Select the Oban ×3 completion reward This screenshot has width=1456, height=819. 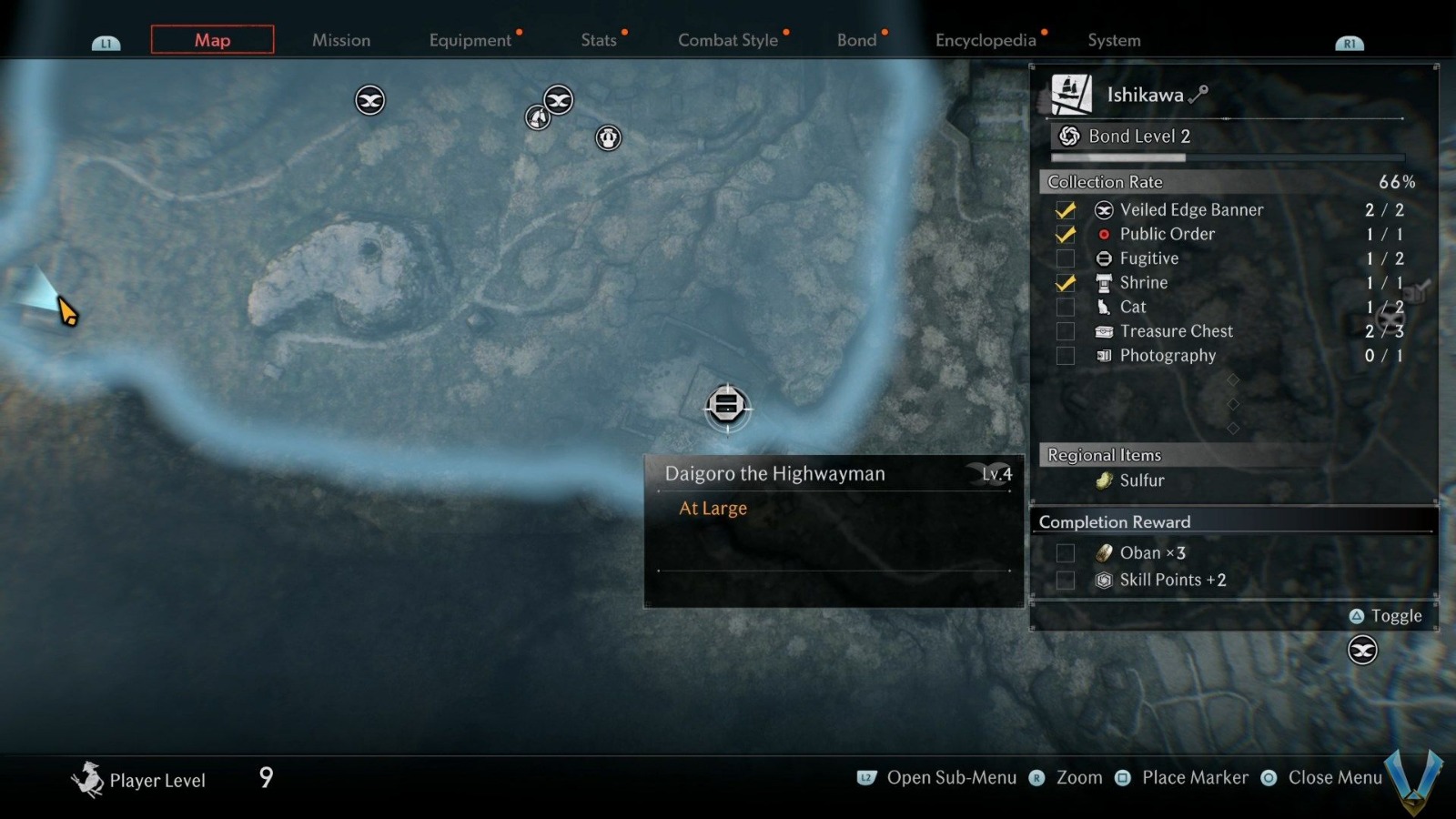[x=1152, y=553]
